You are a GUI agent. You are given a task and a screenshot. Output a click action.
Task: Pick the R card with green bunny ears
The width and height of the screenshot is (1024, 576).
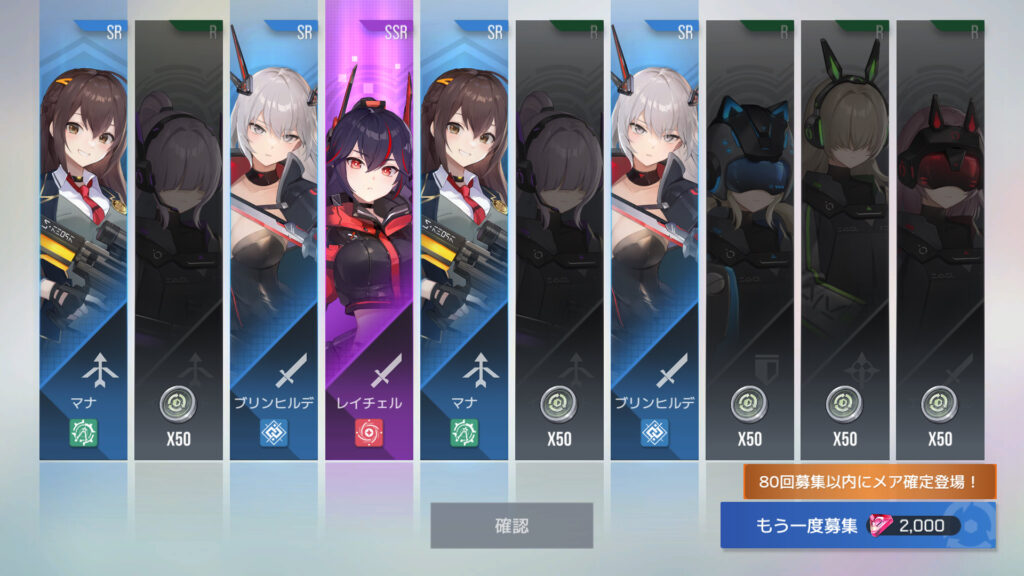[844, 240]
